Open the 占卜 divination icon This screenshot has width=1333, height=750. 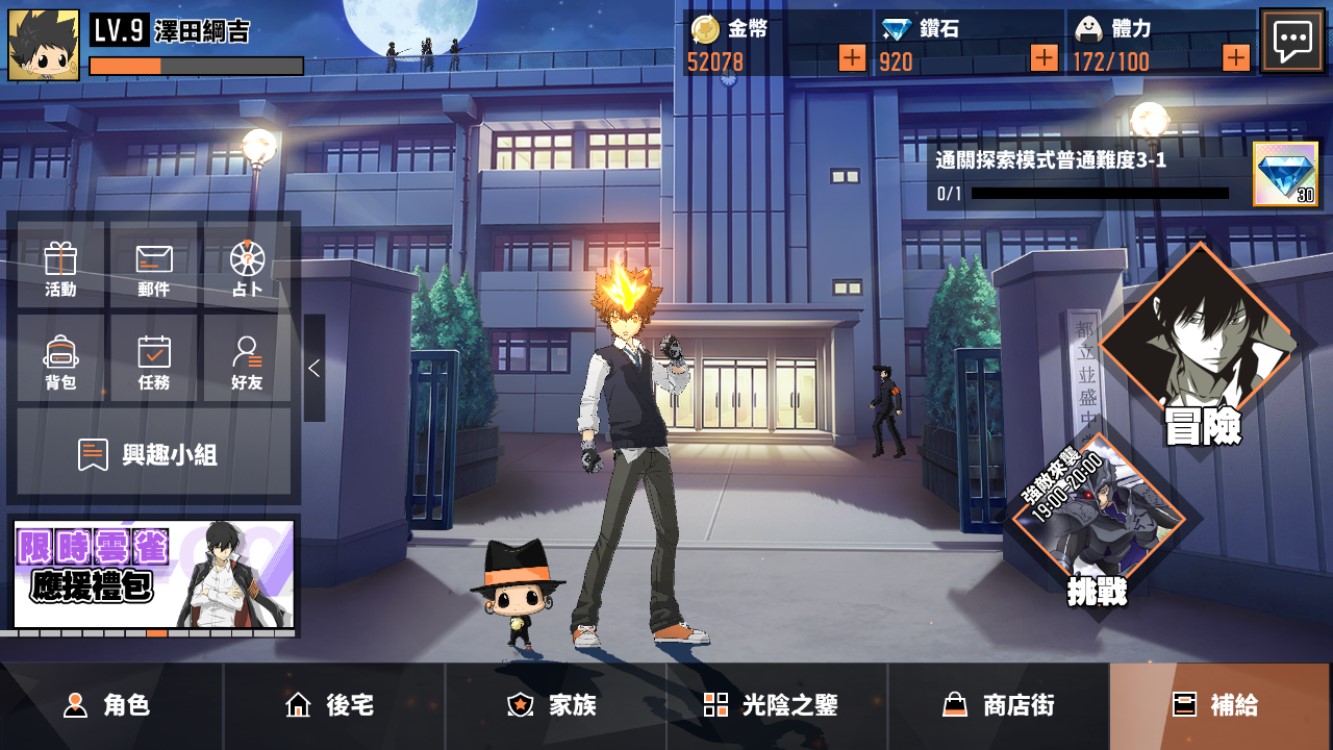pyautogui.click(x=246, y=268)
